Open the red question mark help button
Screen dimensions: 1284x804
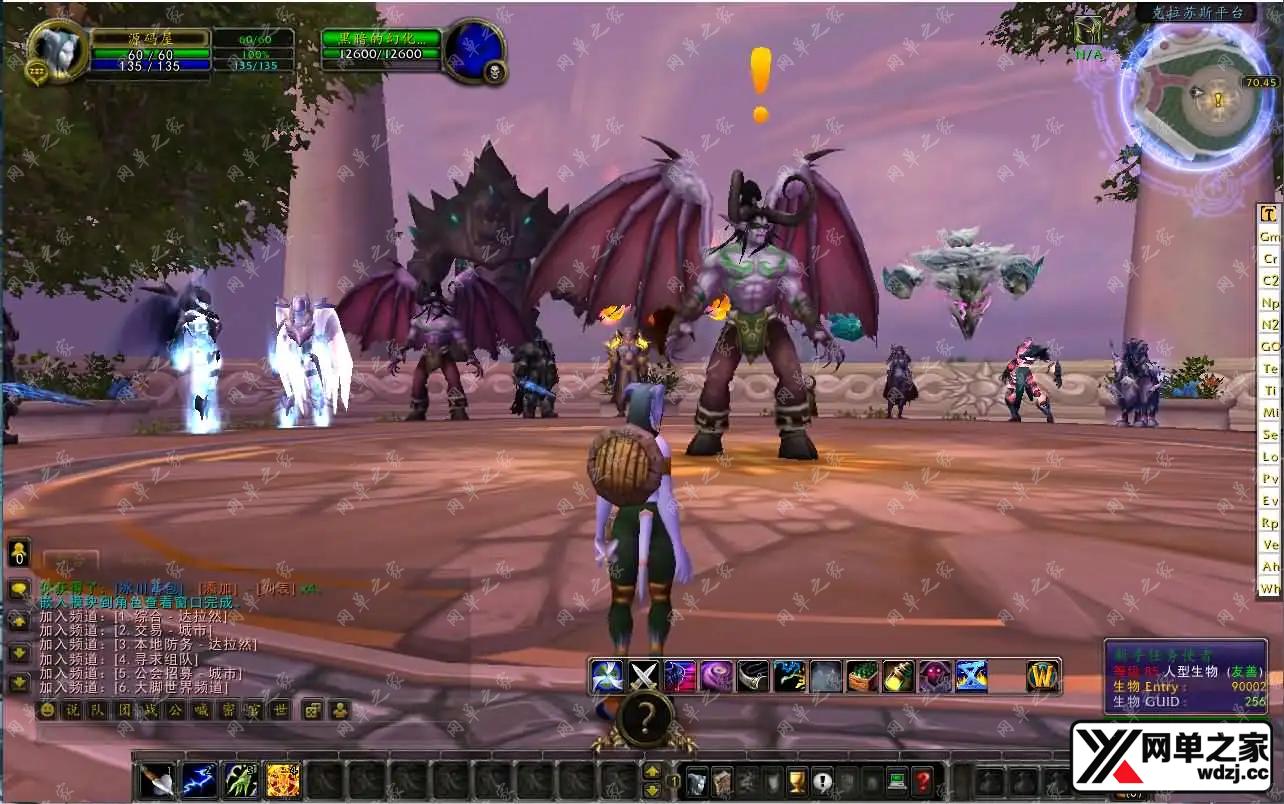click(923, 781)
